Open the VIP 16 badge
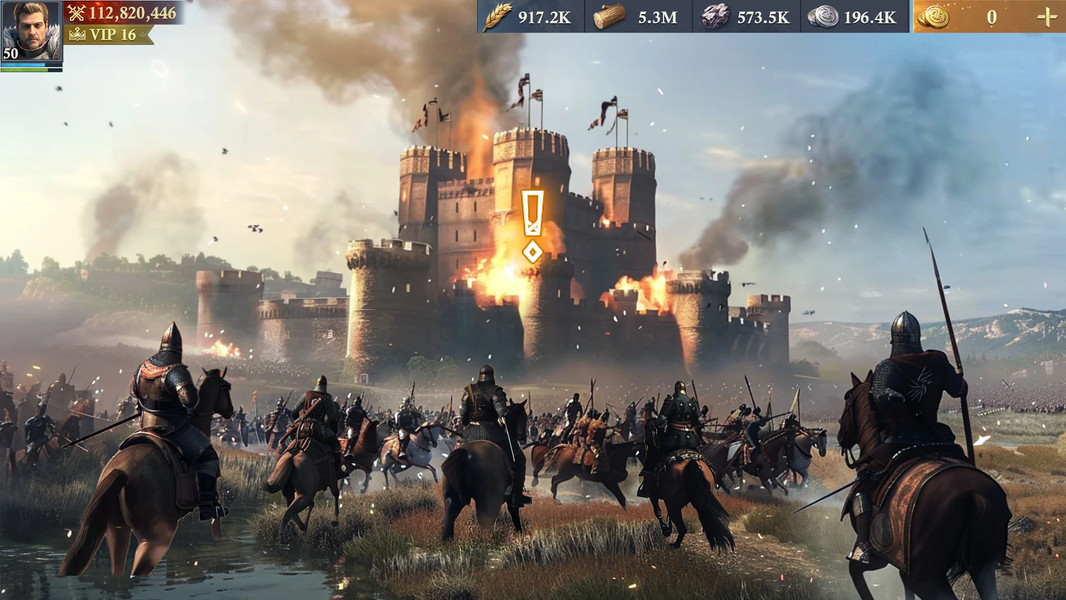This screenshot has height=600, width=1066. coord(108,35)
